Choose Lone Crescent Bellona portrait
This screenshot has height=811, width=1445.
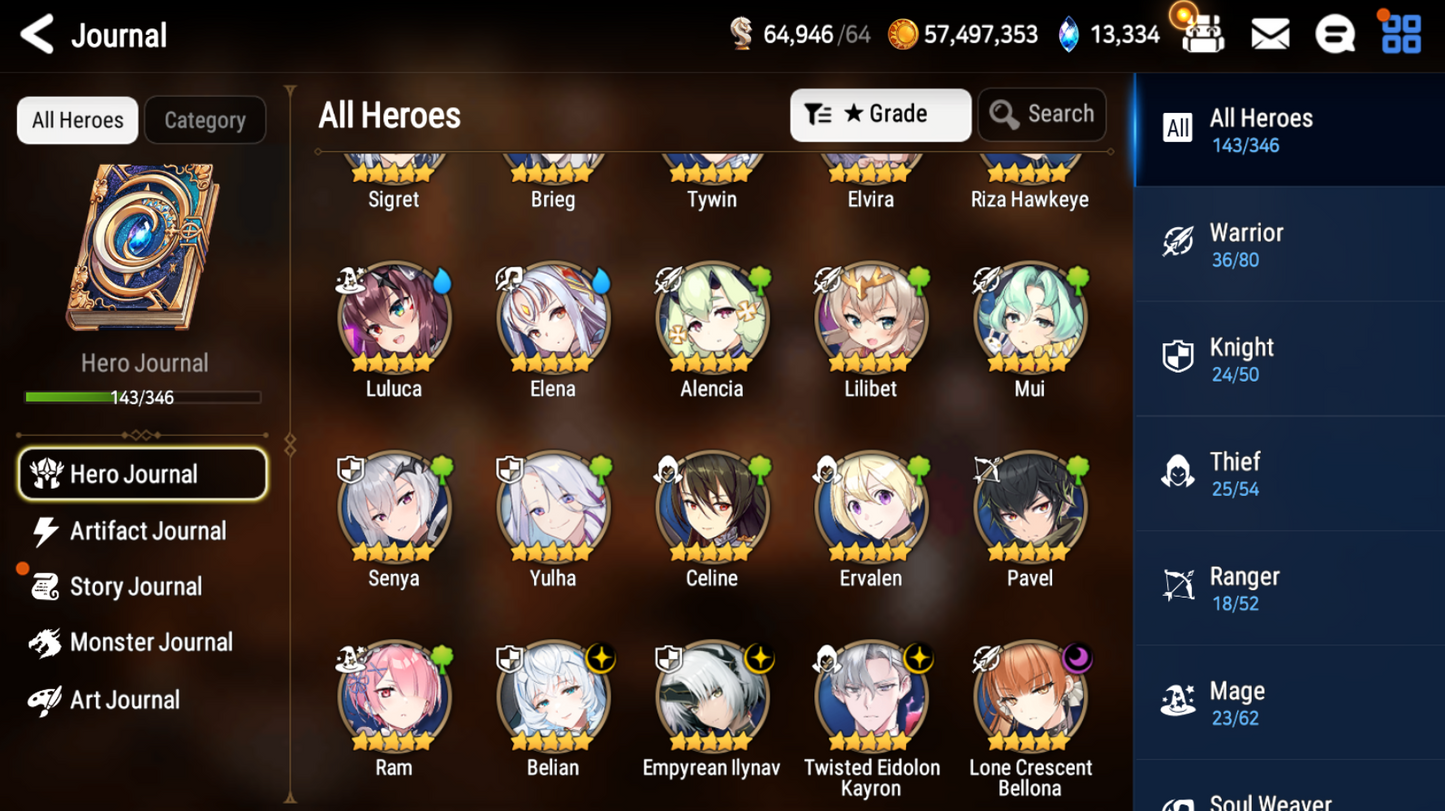(x=1030, y=698)
